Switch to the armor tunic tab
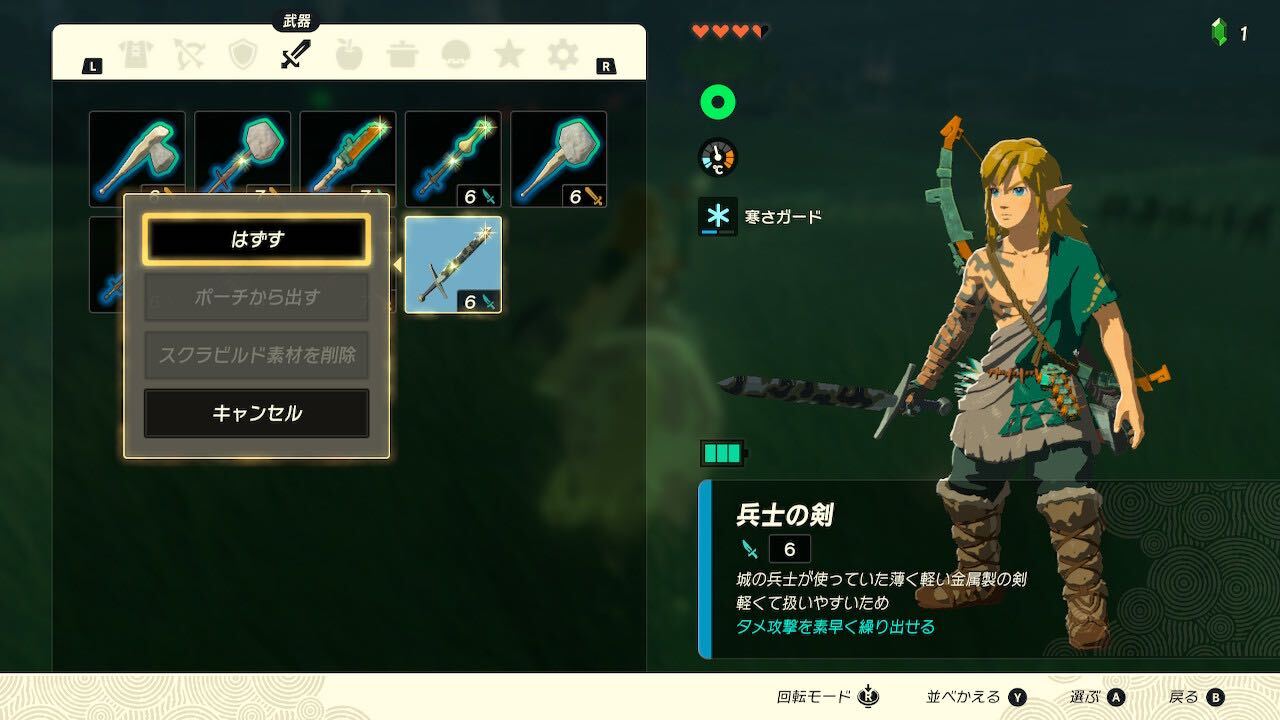This screenshot has width=1280, height=720. 136,55
